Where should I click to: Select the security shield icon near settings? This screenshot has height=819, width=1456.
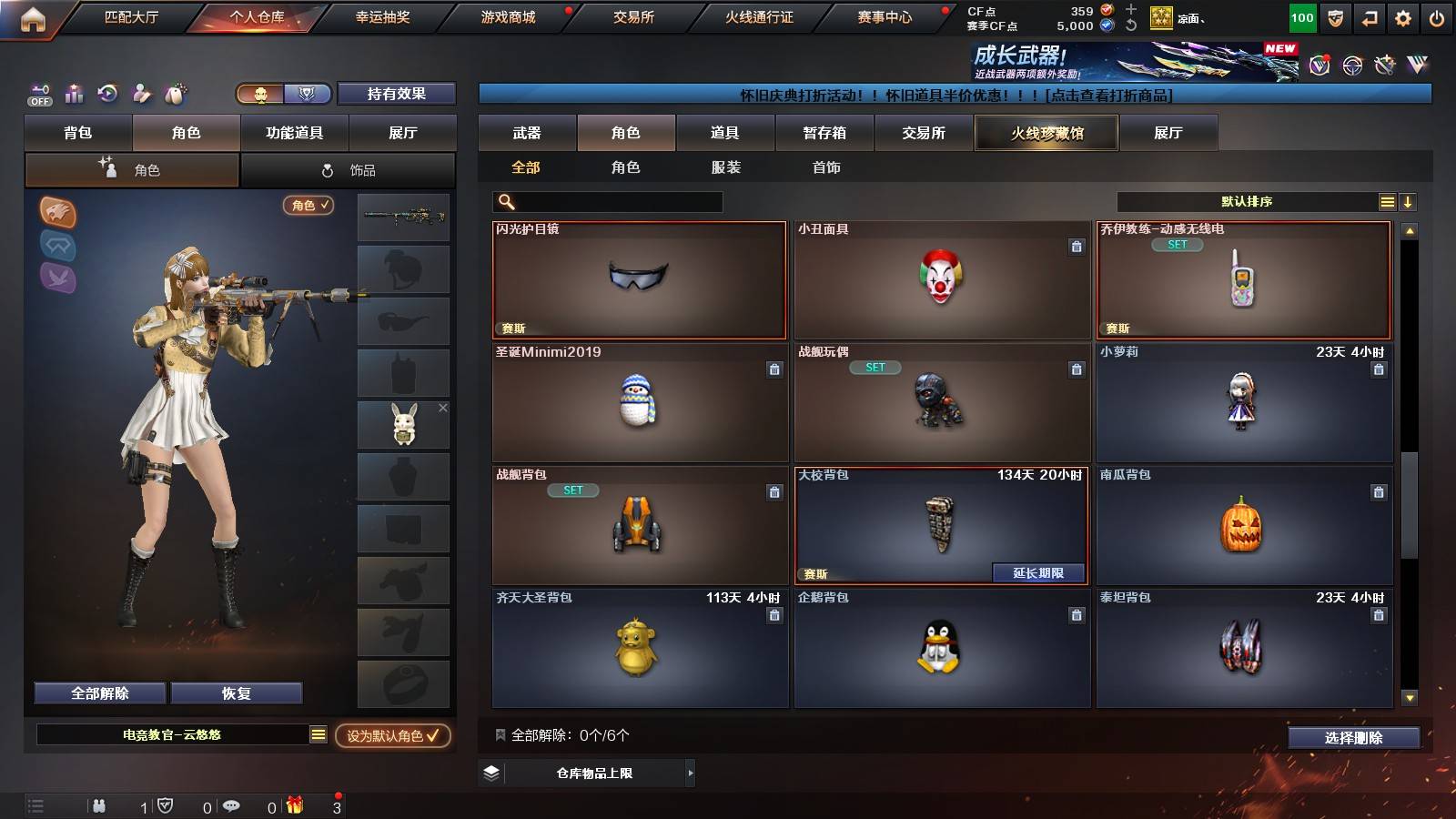click(1334, 16)
